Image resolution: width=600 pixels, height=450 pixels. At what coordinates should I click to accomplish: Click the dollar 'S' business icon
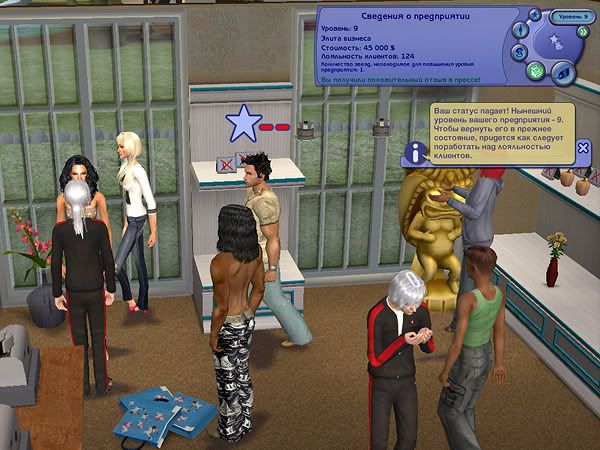click(520, 52)
